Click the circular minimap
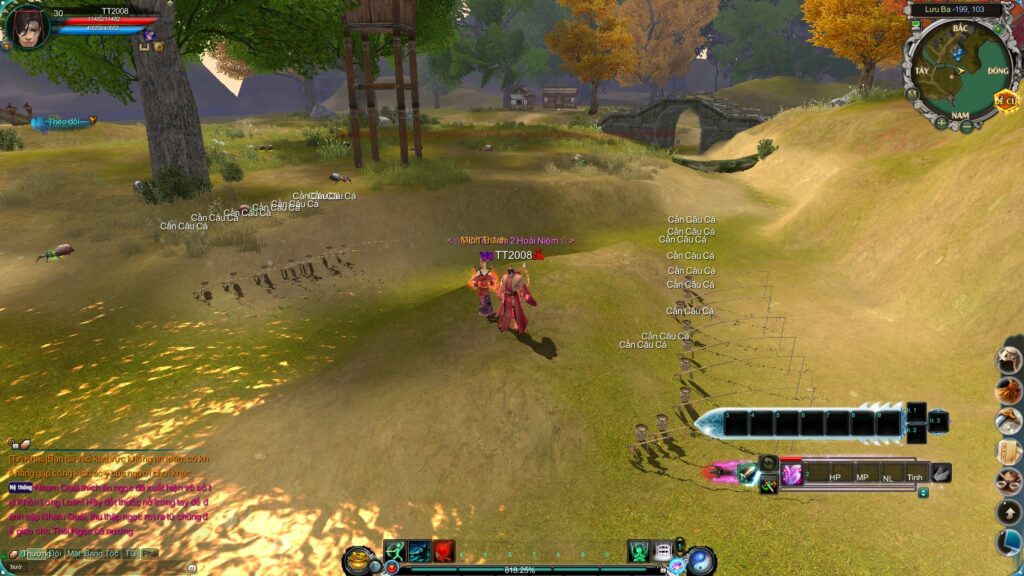 (x=959, y=69)
